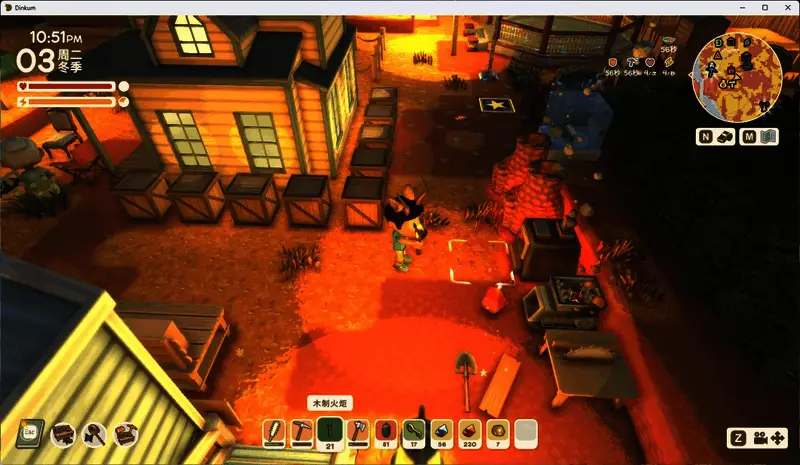Select the wooden torch hotbar slot

click(x=331, y=433)
